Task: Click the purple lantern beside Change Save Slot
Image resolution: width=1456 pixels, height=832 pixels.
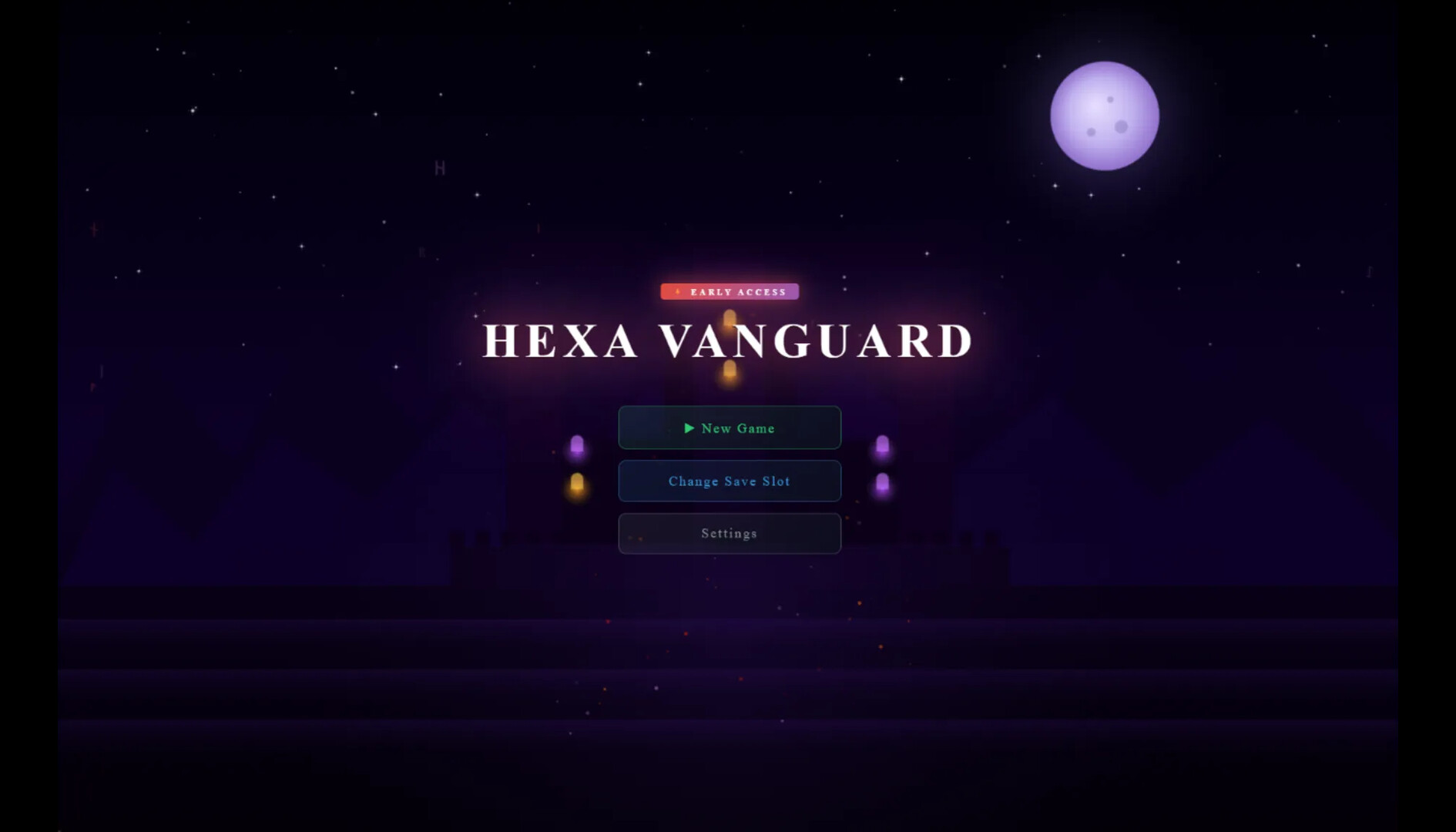Action: [883, 483]
